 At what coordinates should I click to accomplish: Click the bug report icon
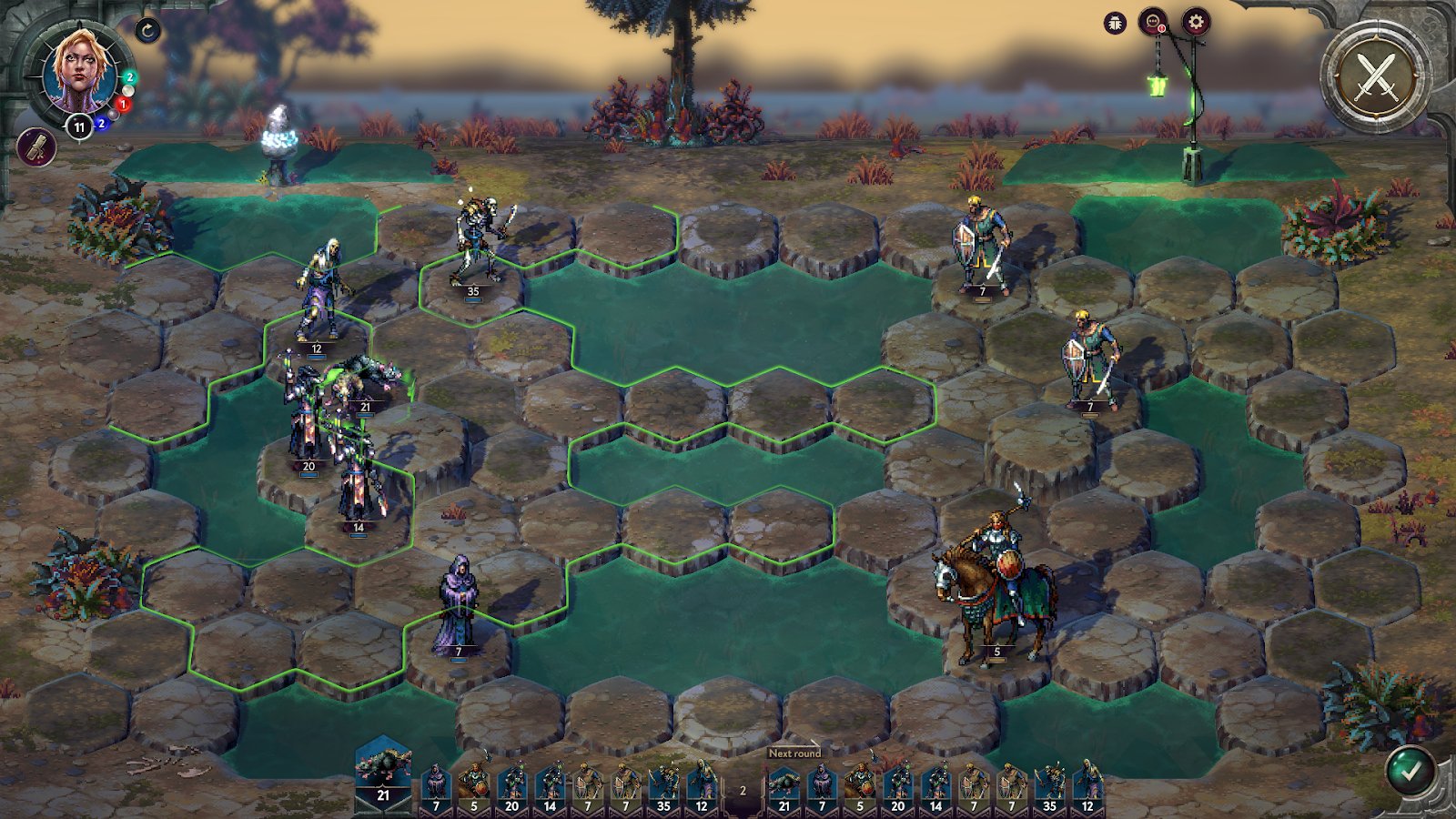pos(1115,21)
